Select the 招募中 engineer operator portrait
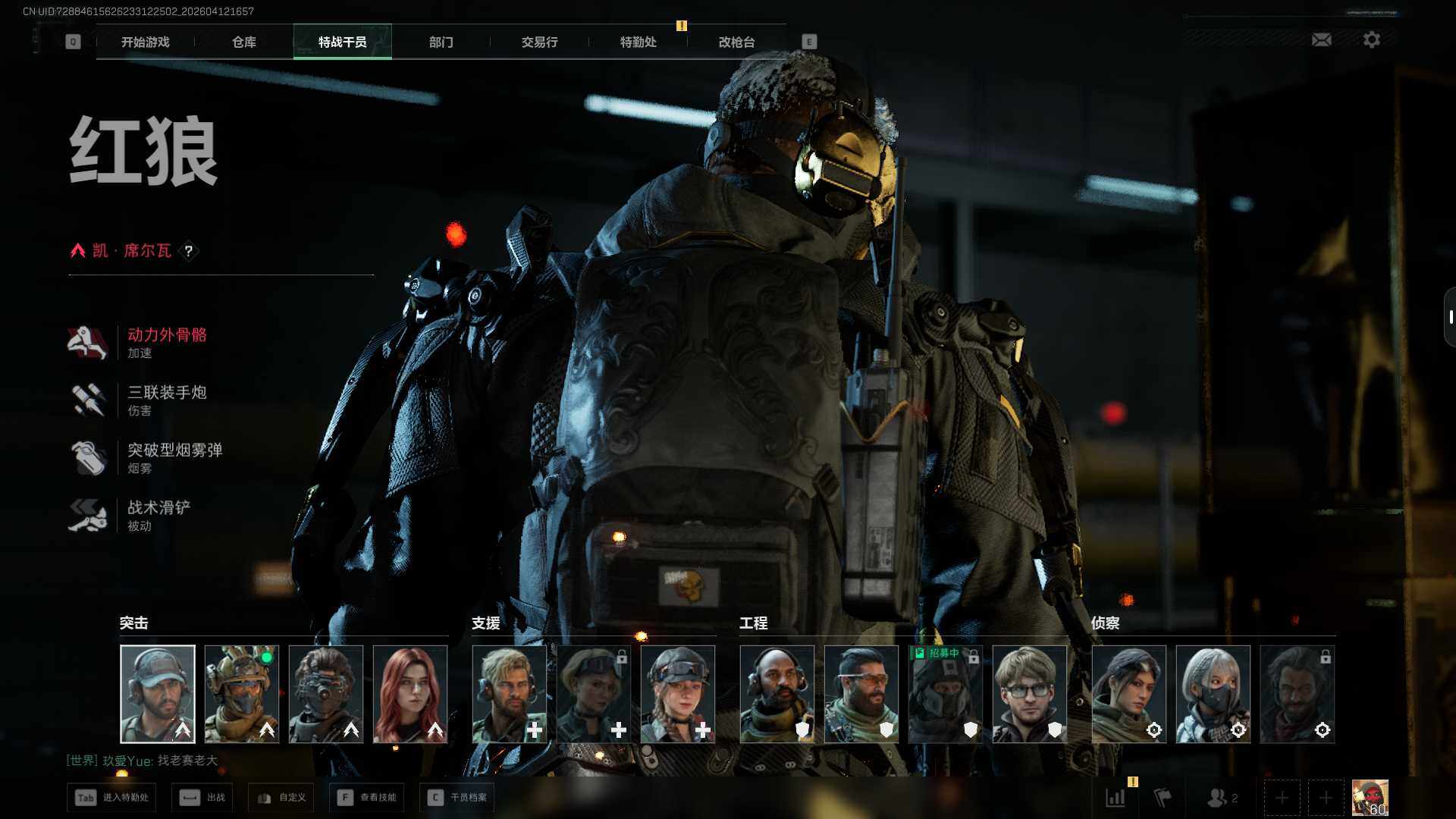This screenshot has width=1456, height=819. point(945,694)
